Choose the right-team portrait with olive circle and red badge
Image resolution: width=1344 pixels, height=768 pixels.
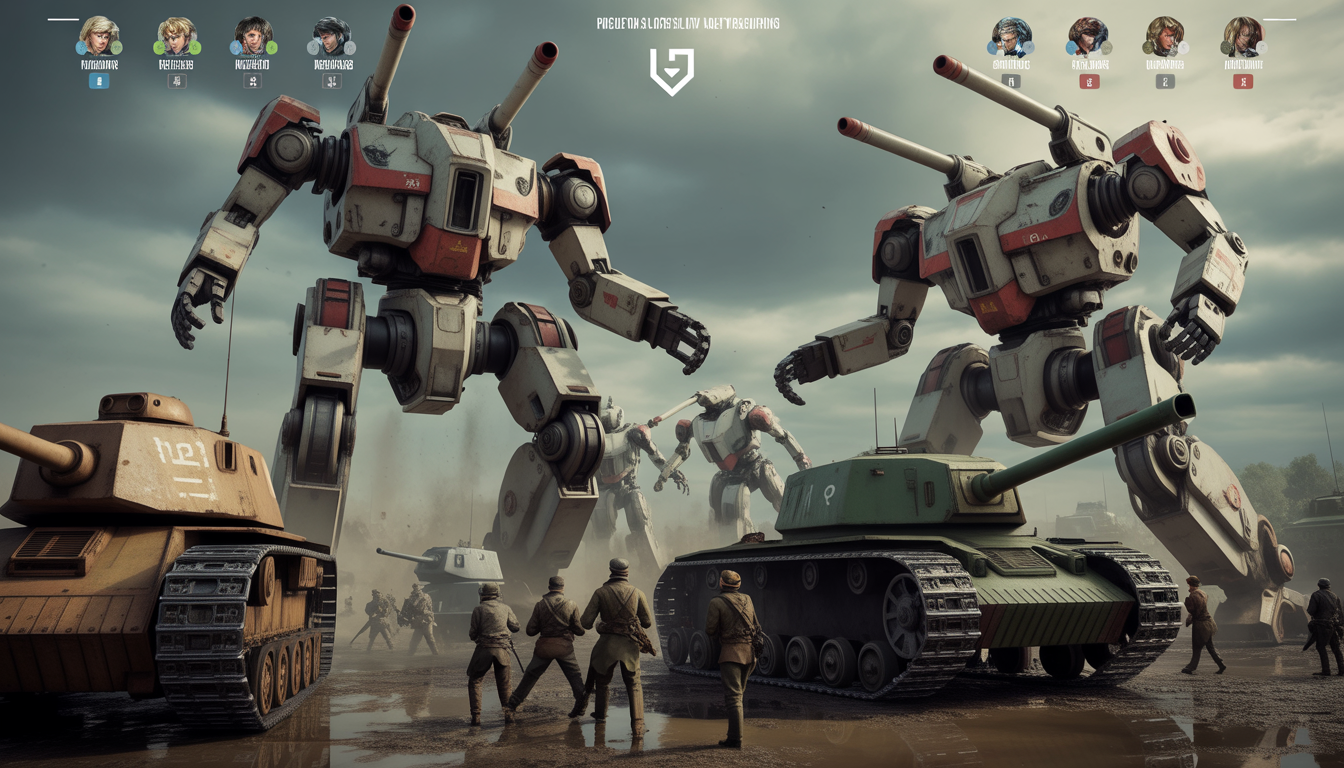pos(1242,37)
